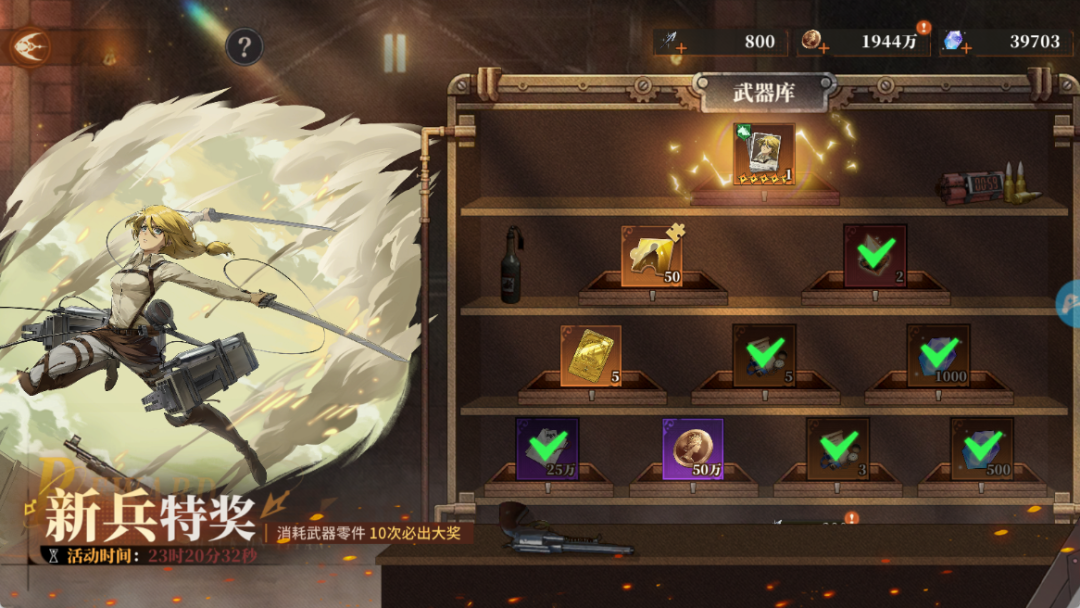Viewport: 1080px width, 608px height.
Task: View the claimed red reward marked 2
Action: click(x=875, y=255)
